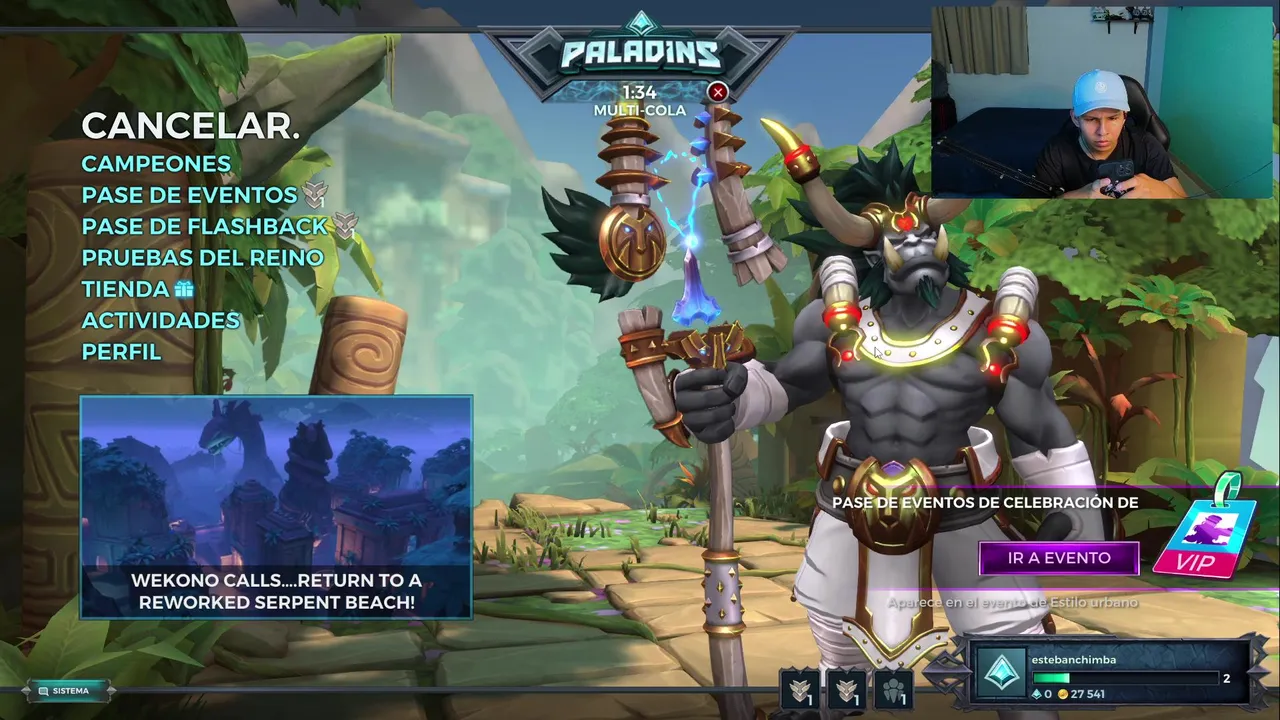Open the Campeones menu
The width and height of the screenshot is (1280, 720).
(156, 164)
